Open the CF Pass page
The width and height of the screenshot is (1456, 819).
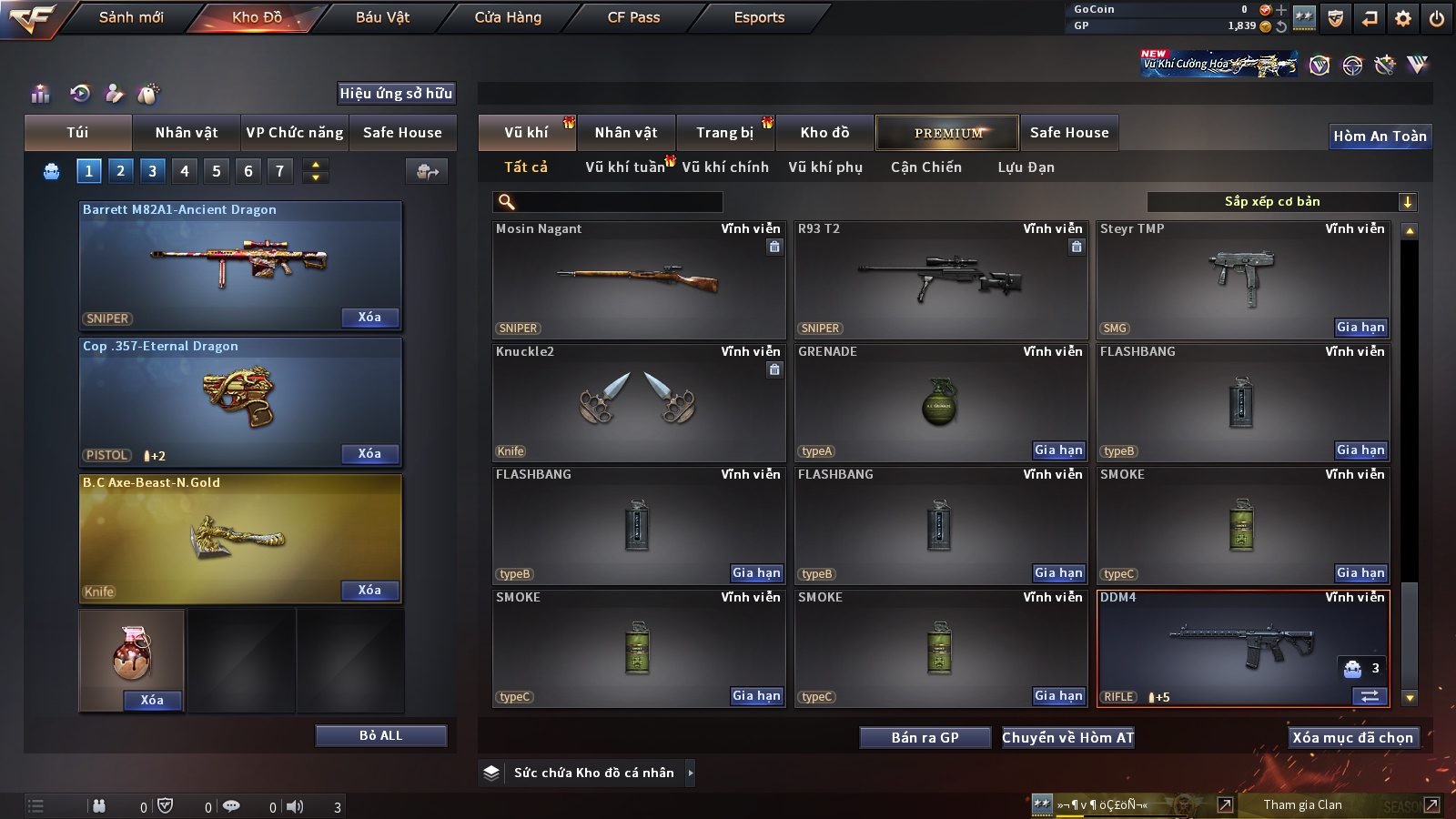[633, 17]
